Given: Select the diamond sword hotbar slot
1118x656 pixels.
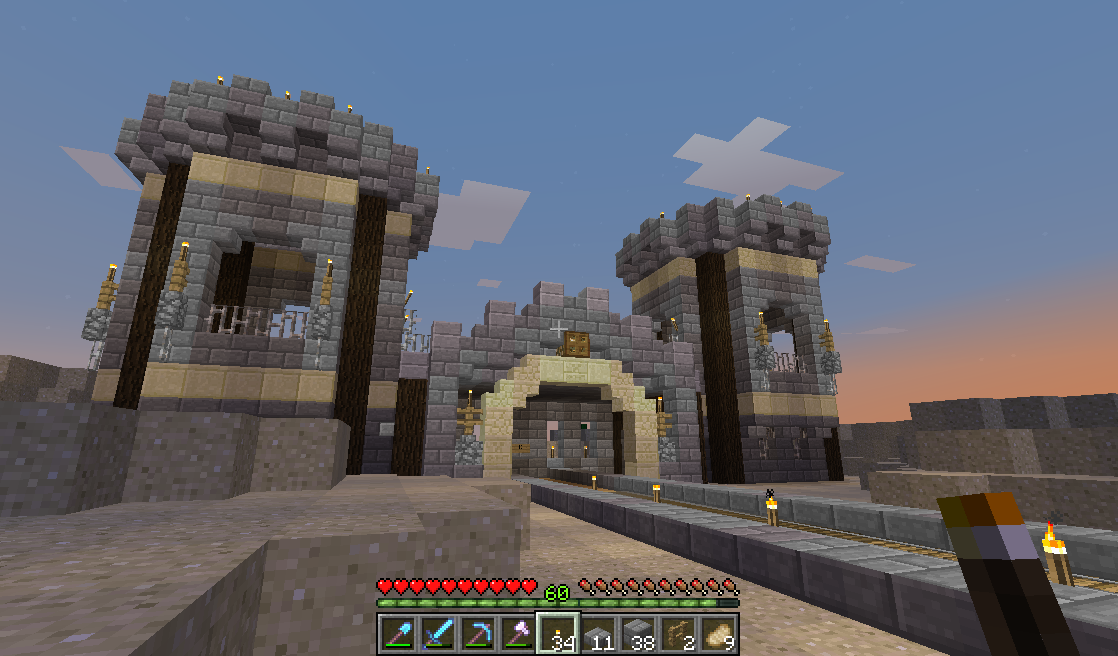Looking at the screenshot, I should click(437, 634).
